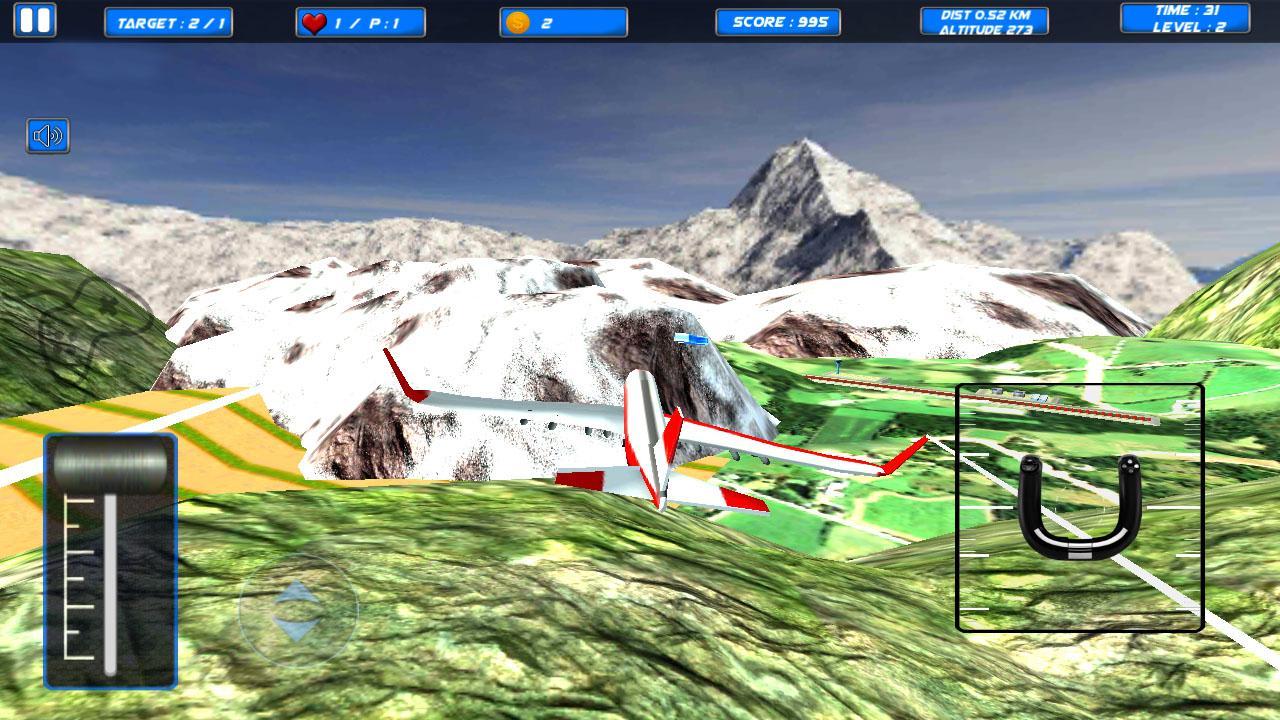Select the SCORE : 995 display
Screen dimensions: 1280x720
(778, 22)
